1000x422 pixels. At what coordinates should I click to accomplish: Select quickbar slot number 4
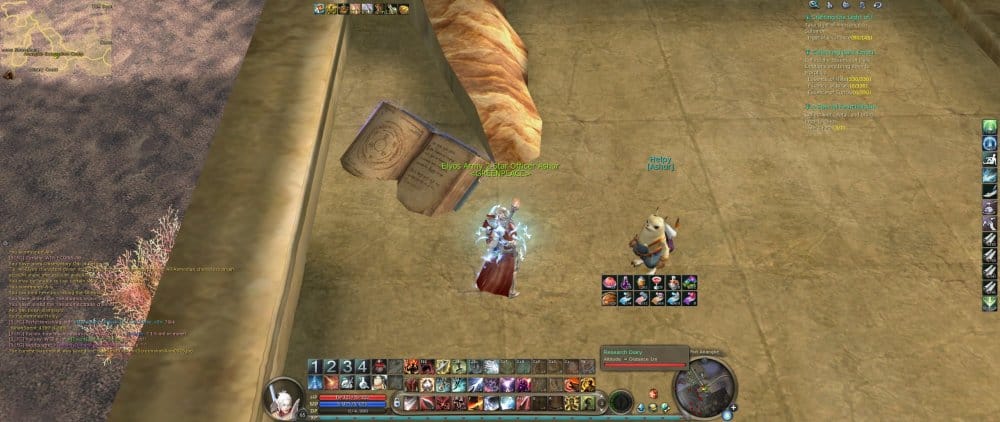pos(363,366)
